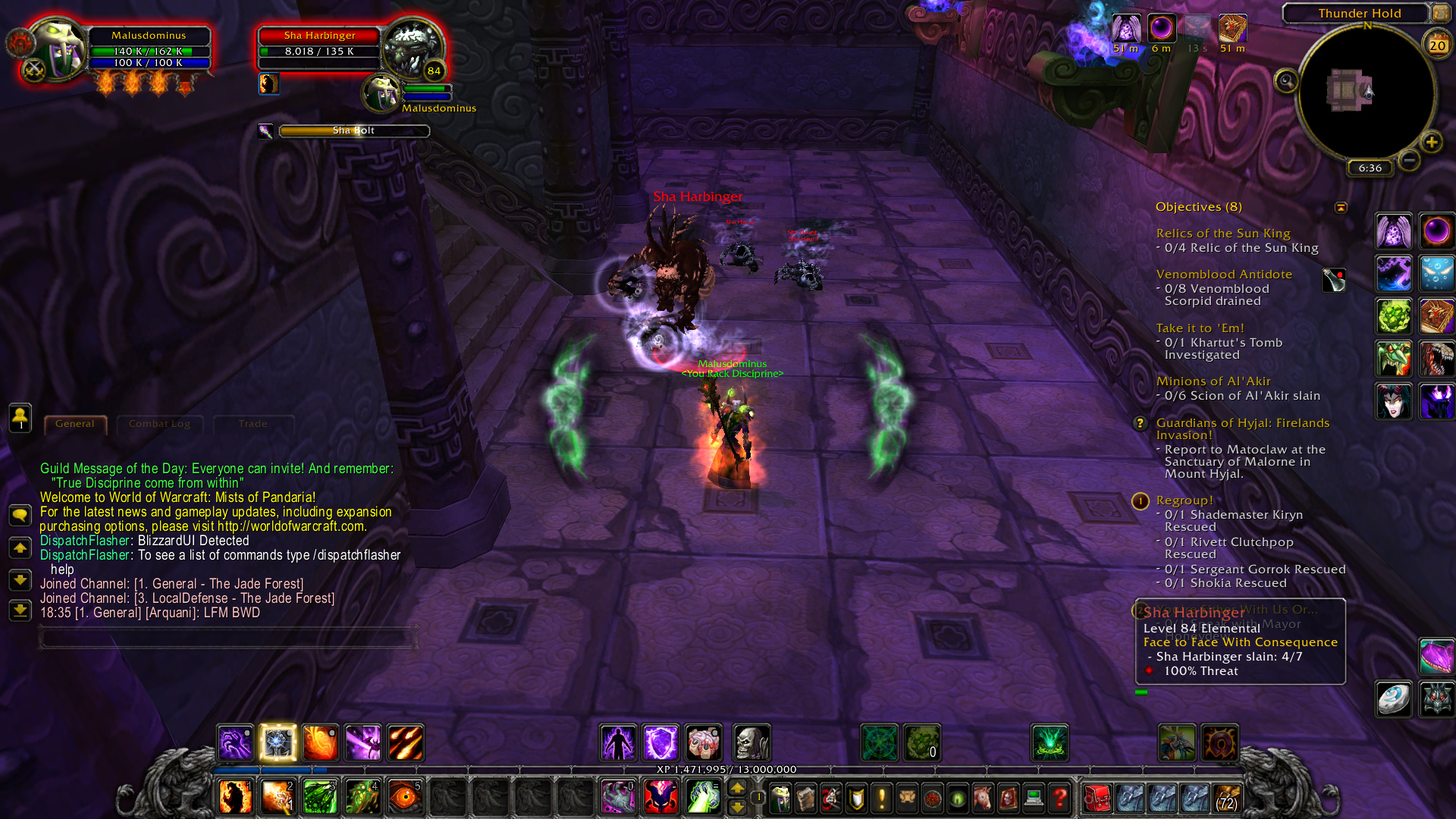Cast the skull Shadow Word spell
This screenshot has width=1456, height=819.
click(x=751, y=743)
